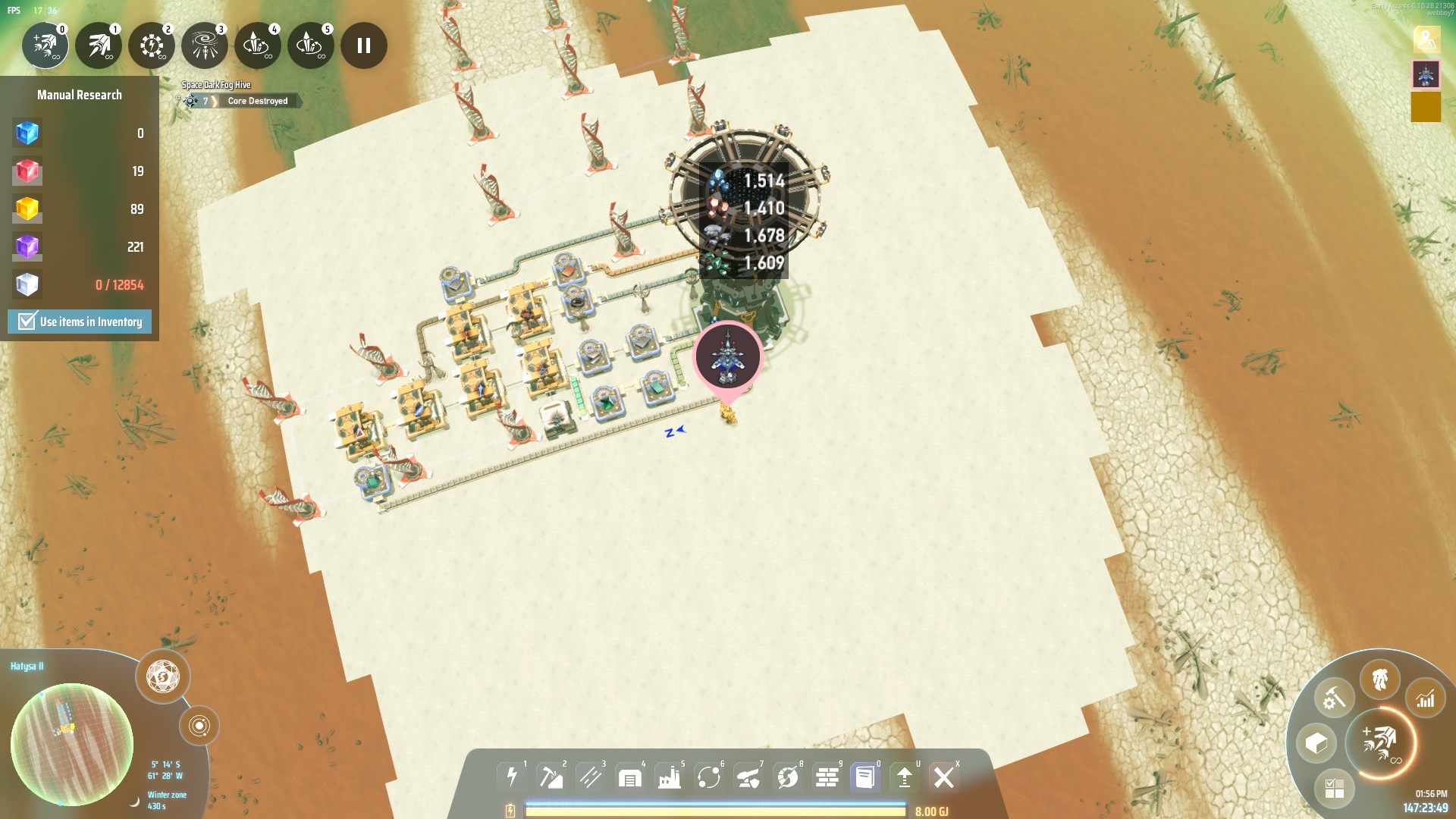Viewport: 1456px width, 819px height.
Task: Open the mecha panel button
Action: coord(1379,679)
